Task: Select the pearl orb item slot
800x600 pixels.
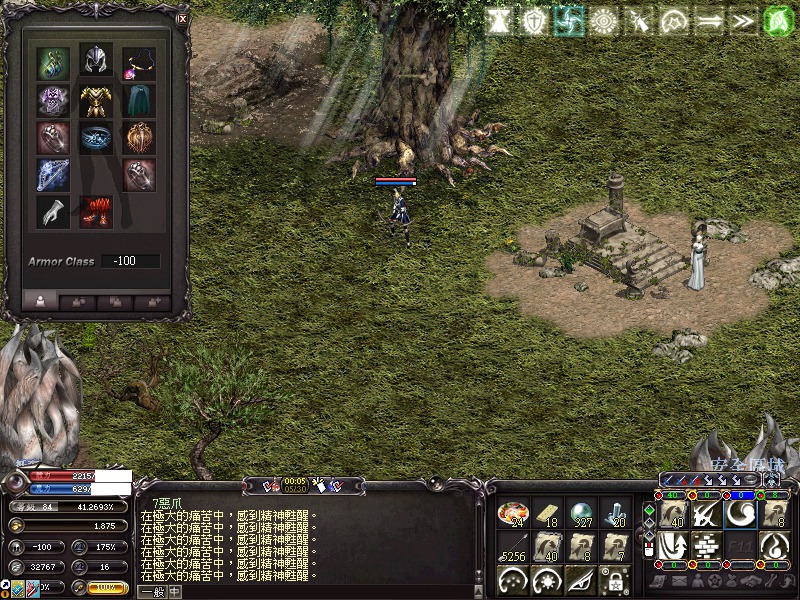Action: pyautogui.click(x=581, y=514)
